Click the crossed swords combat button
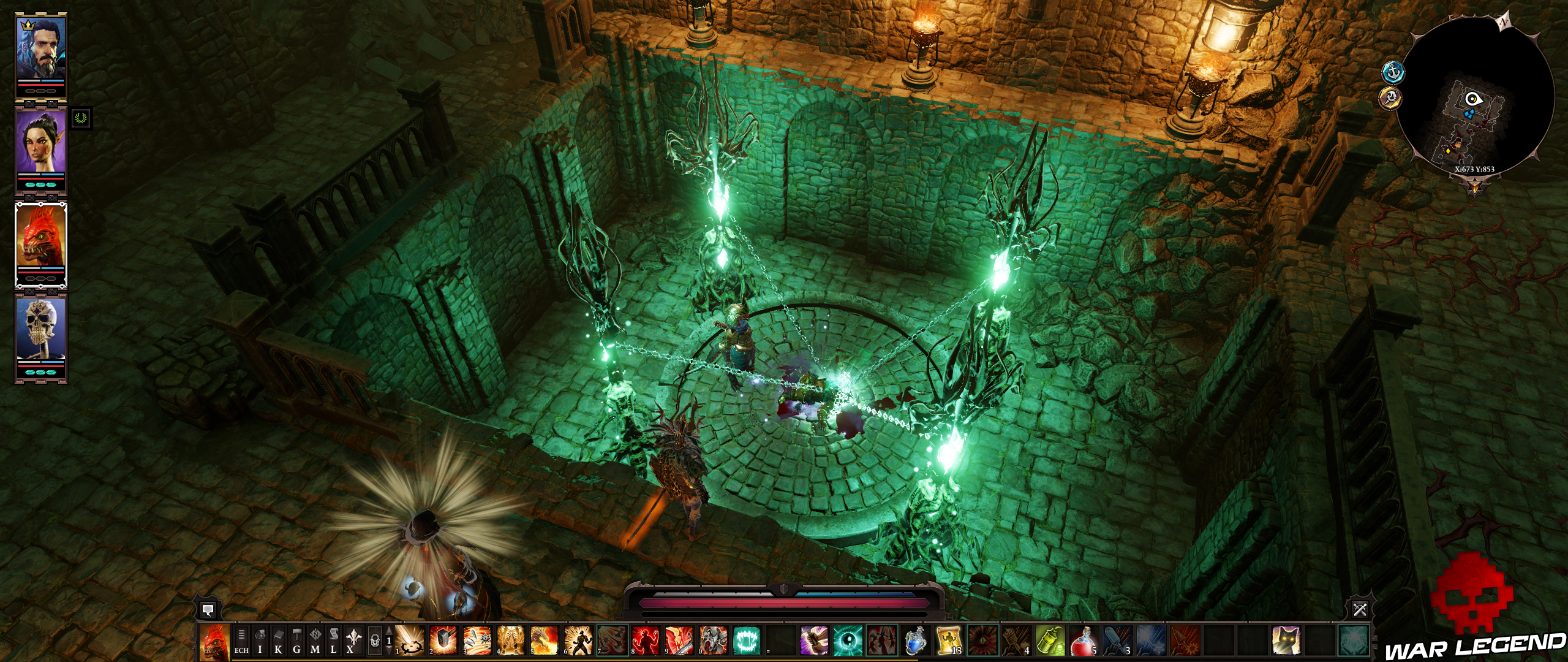This screenshot has height=662, width=1568. [x=1360, y=610]
